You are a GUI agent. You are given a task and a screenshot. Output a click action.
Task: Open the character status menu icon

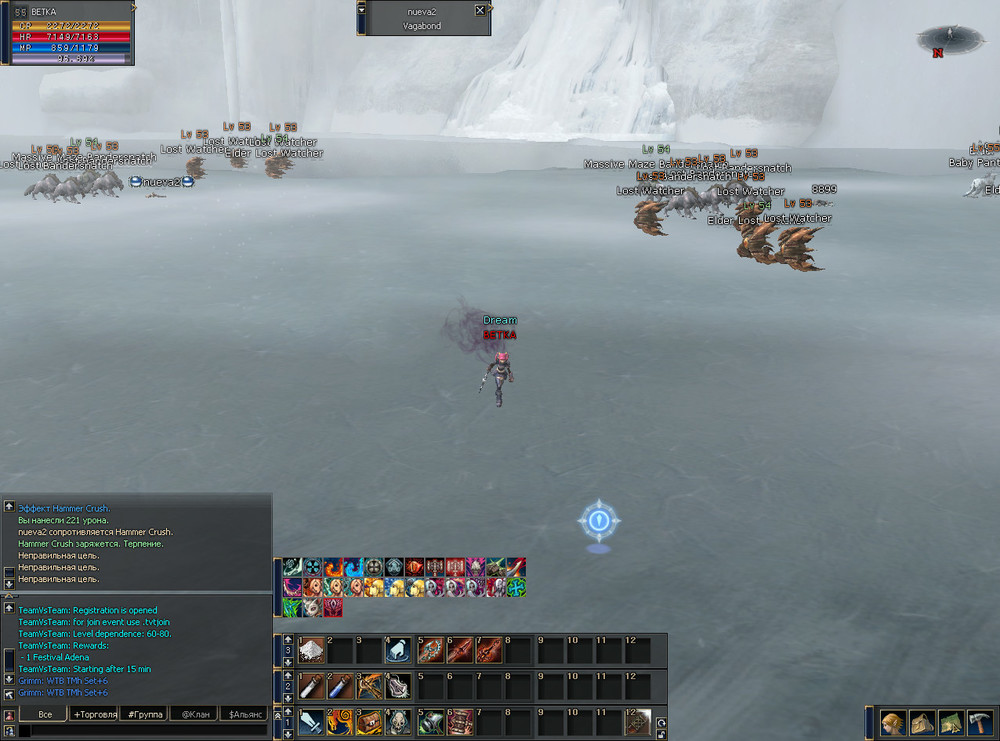(892, 722)
